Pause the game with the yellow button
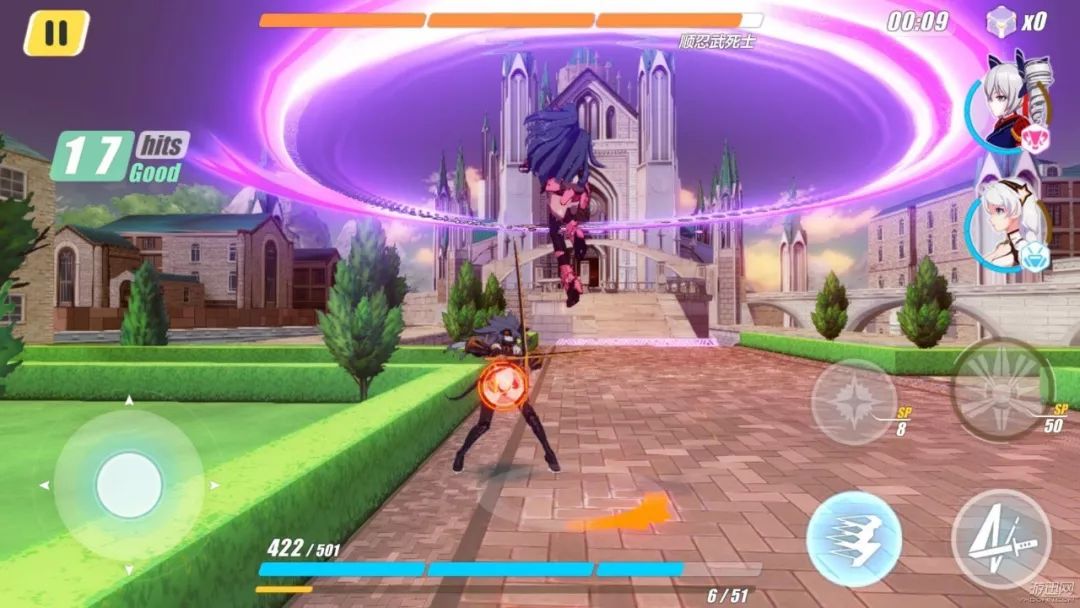The image size is (1080, 608). (56, 33)
